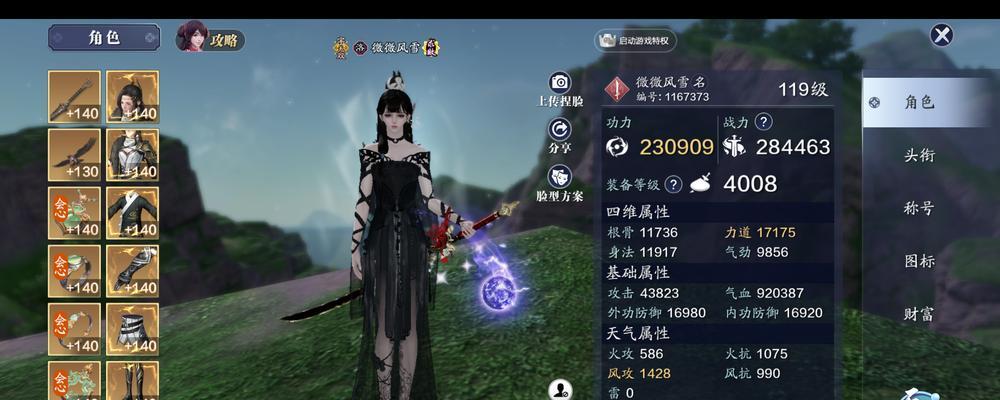Click the red diamond badge beside the player name

point(618,89)
